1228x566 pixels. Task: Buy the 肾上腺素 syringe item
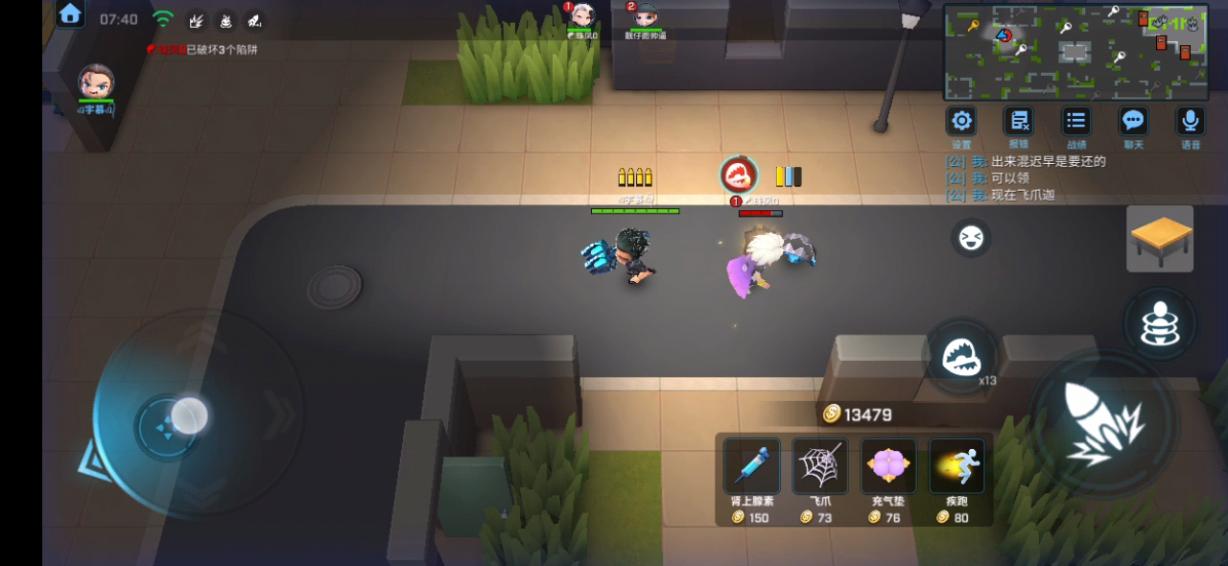(x=752, y=467)
